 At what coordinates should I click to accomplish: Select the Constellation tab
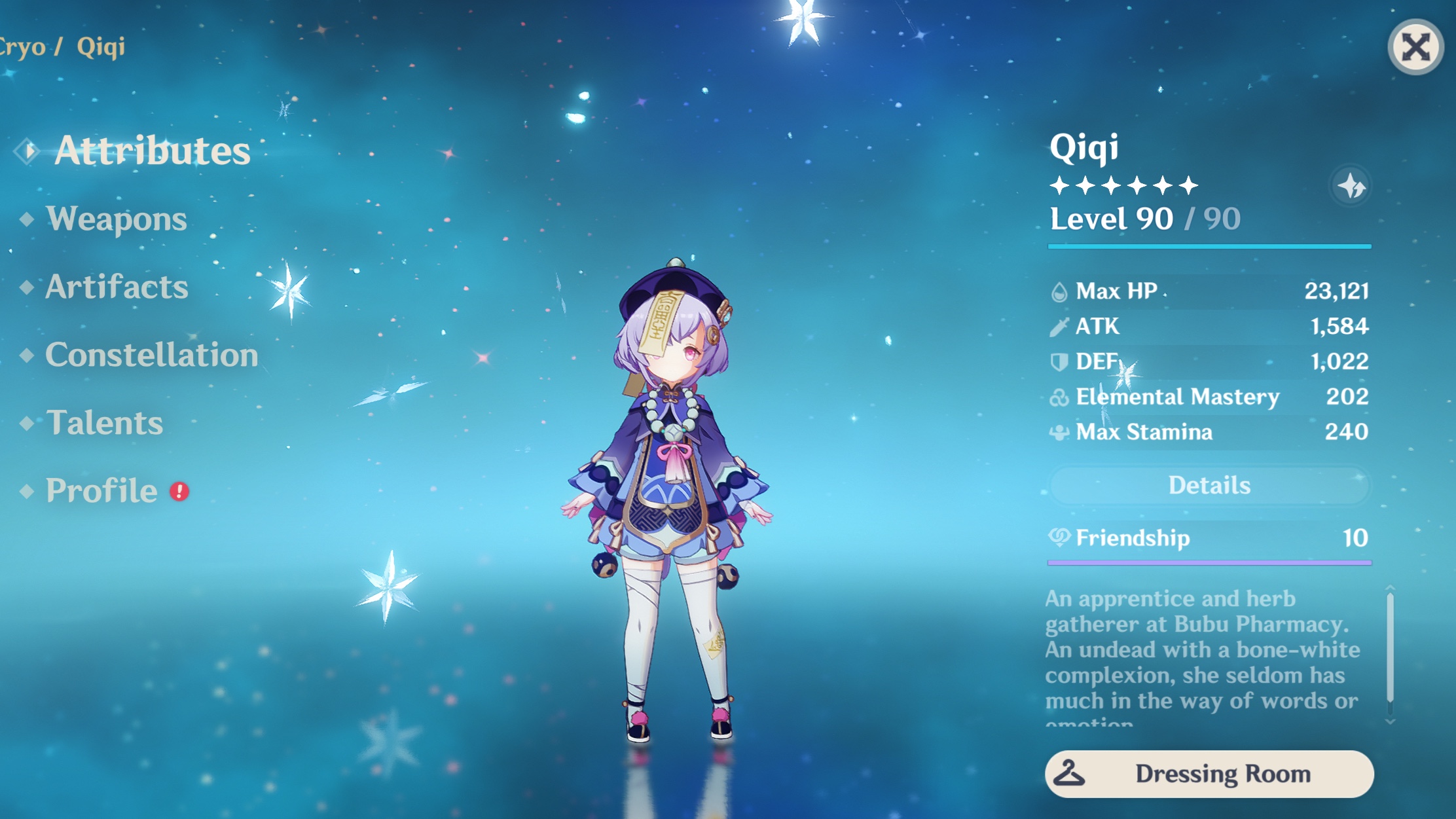pos(151,355)
